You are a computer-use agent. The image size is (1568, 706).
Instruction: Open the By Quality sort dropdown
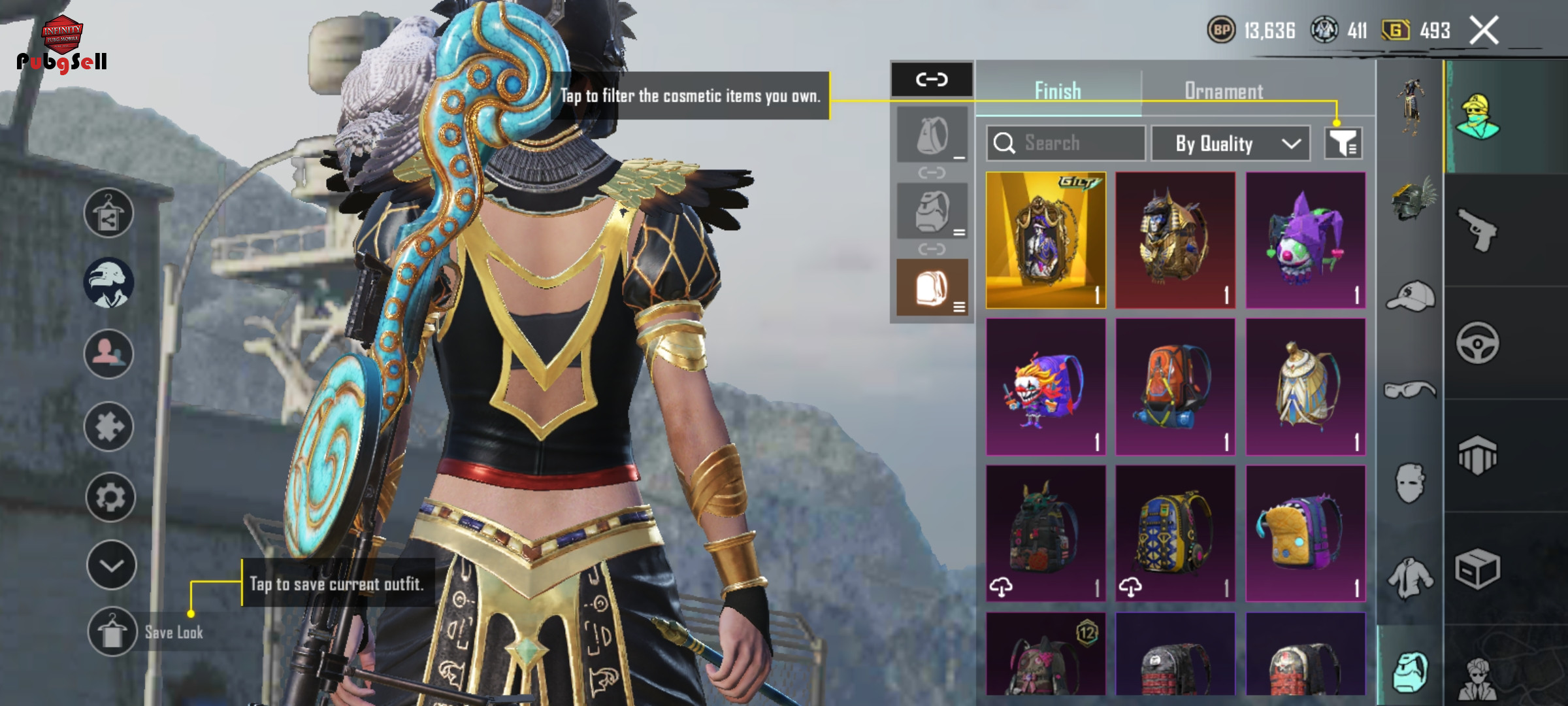(1230, 143)
